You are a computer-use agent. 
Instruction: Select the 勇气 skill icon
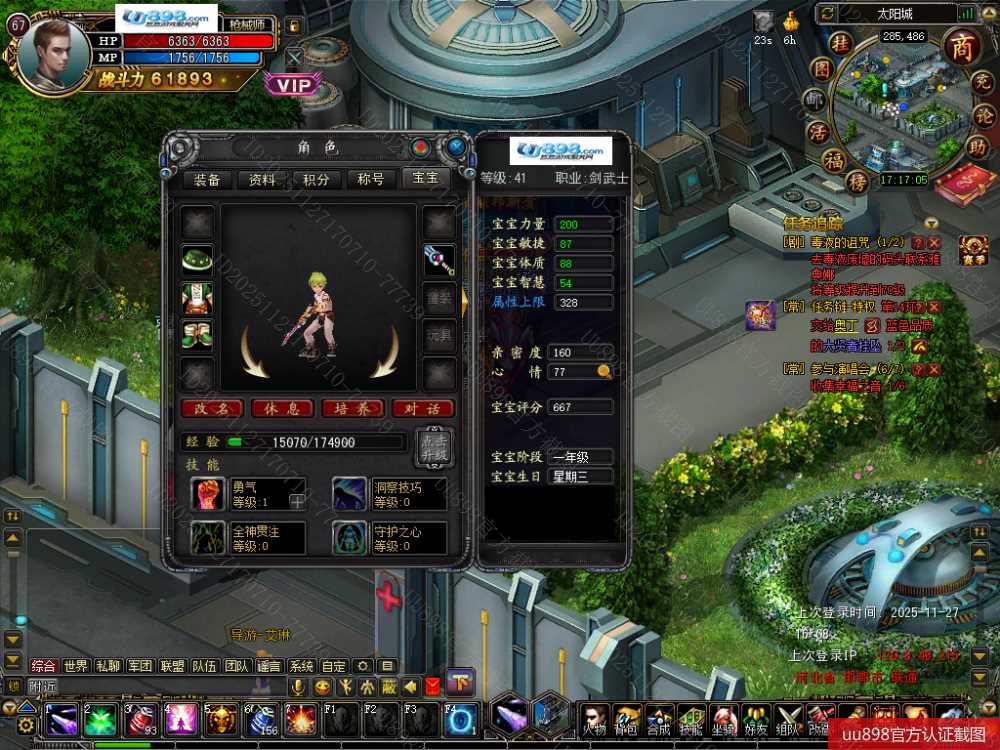[x=208, y=494]
